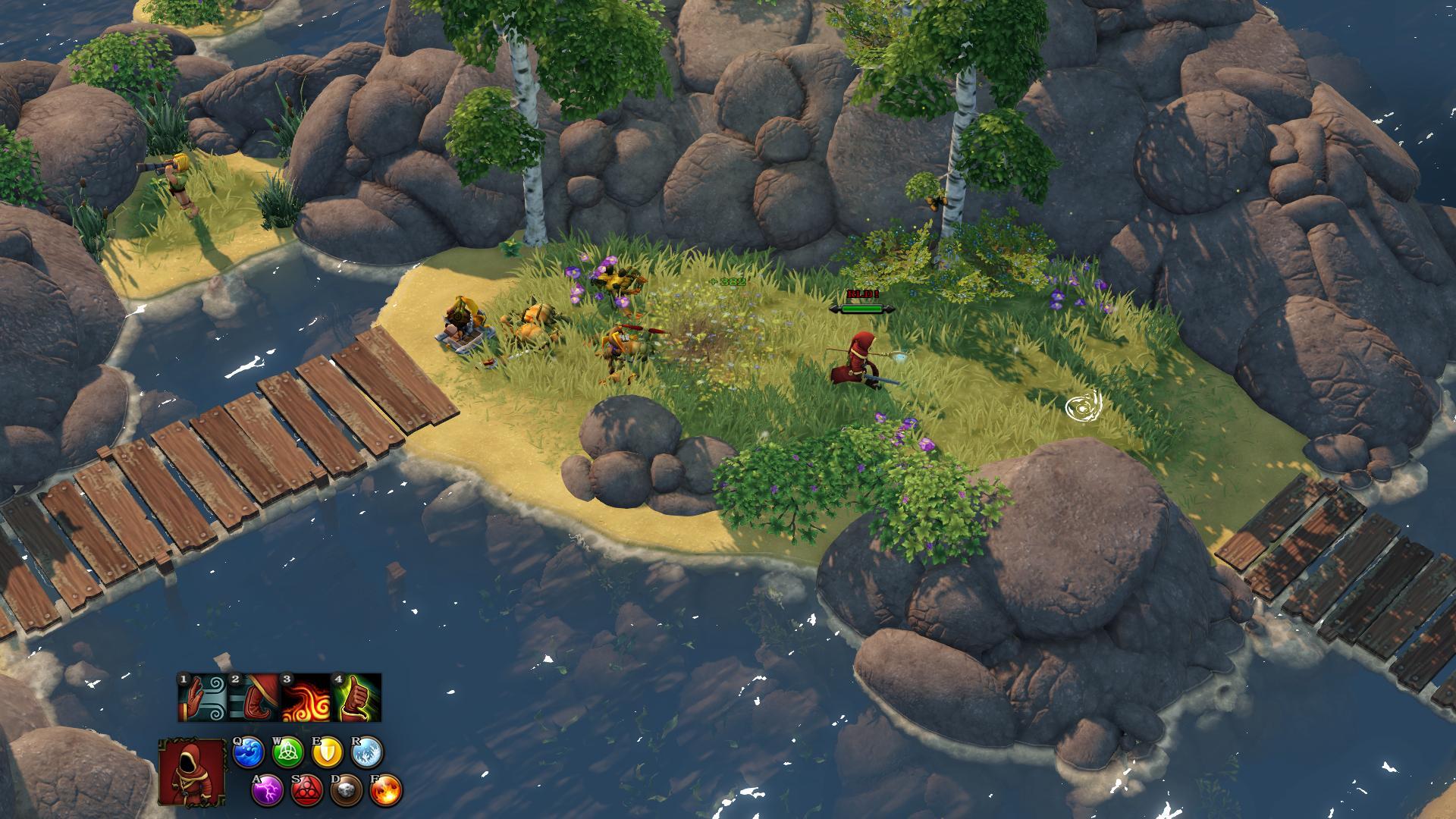Select the blue Water element orb

(x=248, y=752)
